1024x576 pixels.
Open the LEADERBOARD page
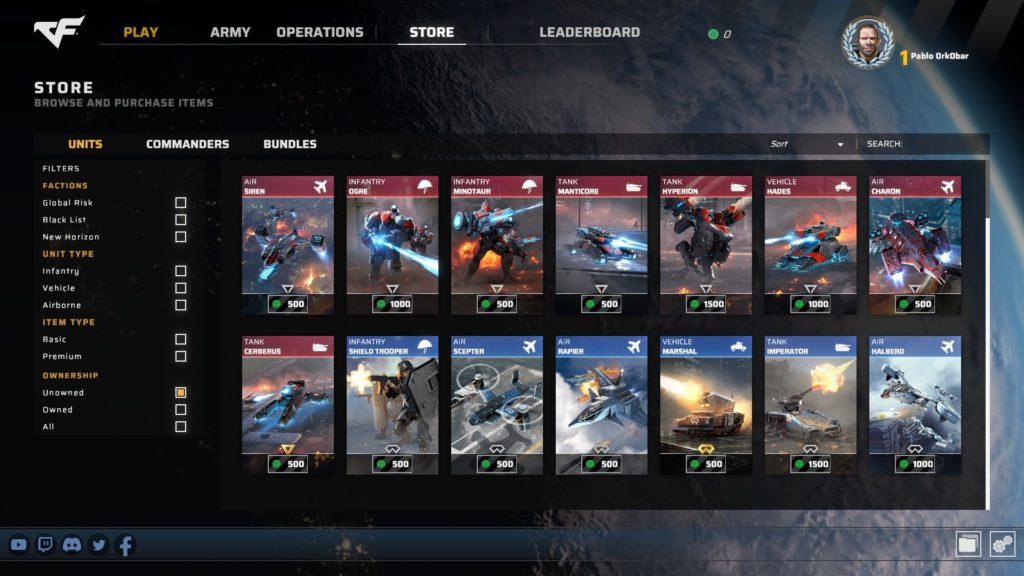click(589, 32)
